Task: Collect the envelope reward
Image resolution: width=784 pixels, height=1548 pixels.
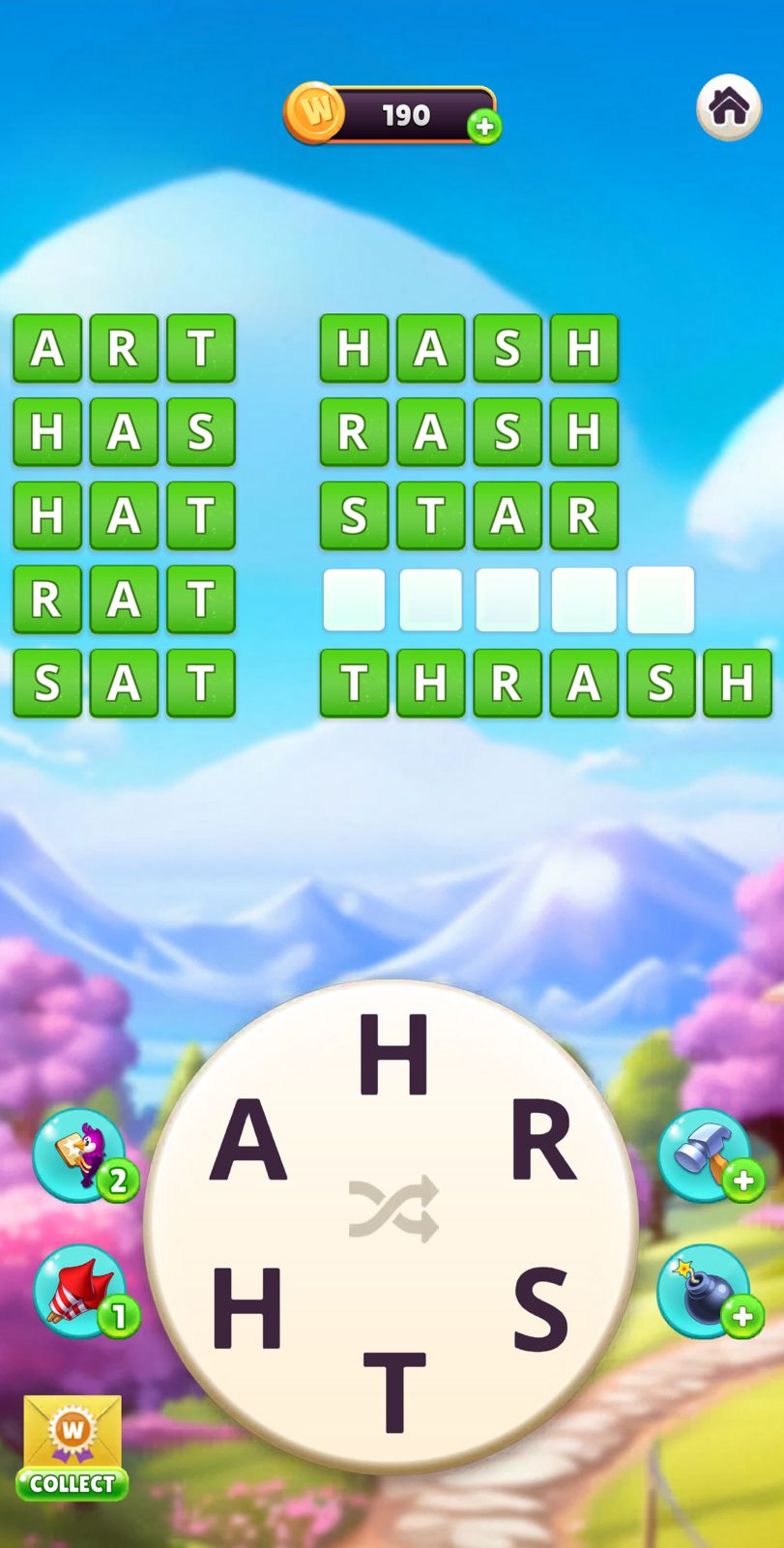Action: (73, 1447)
